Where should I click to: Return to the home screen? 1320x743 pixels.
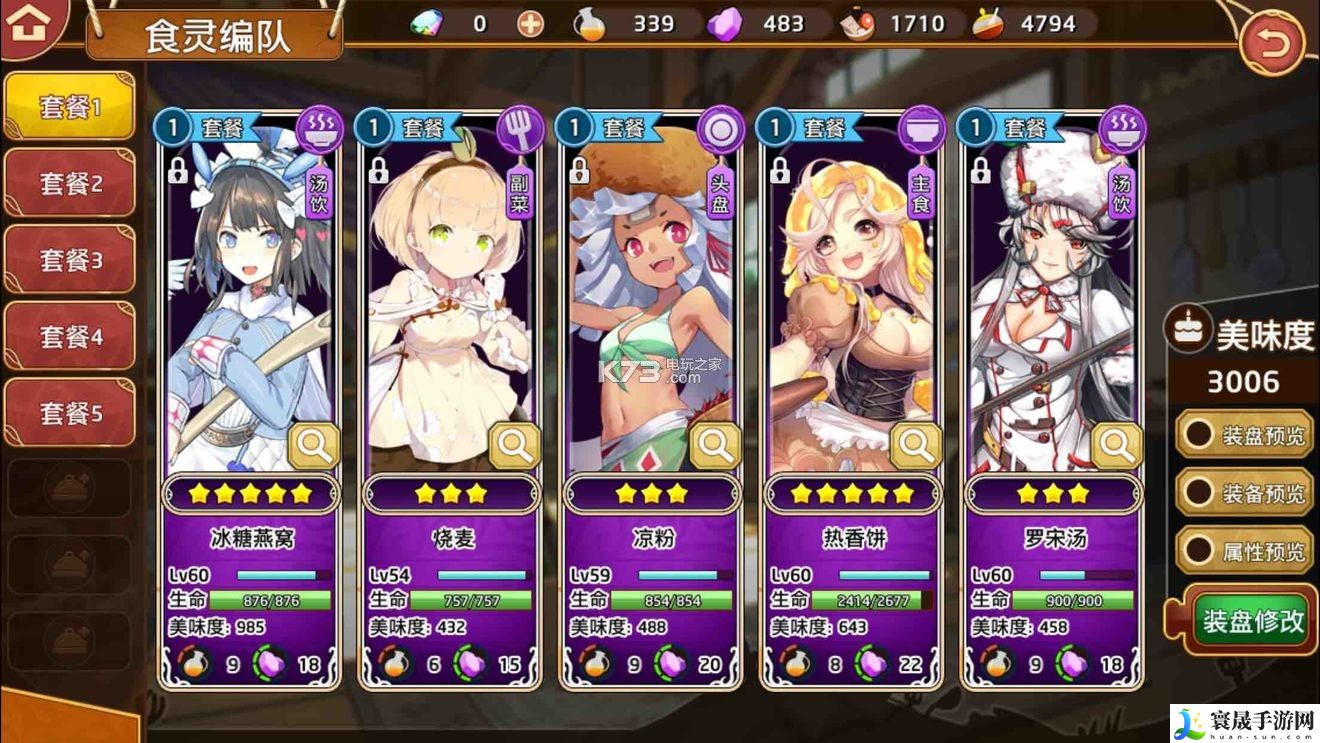coord(29,27)
